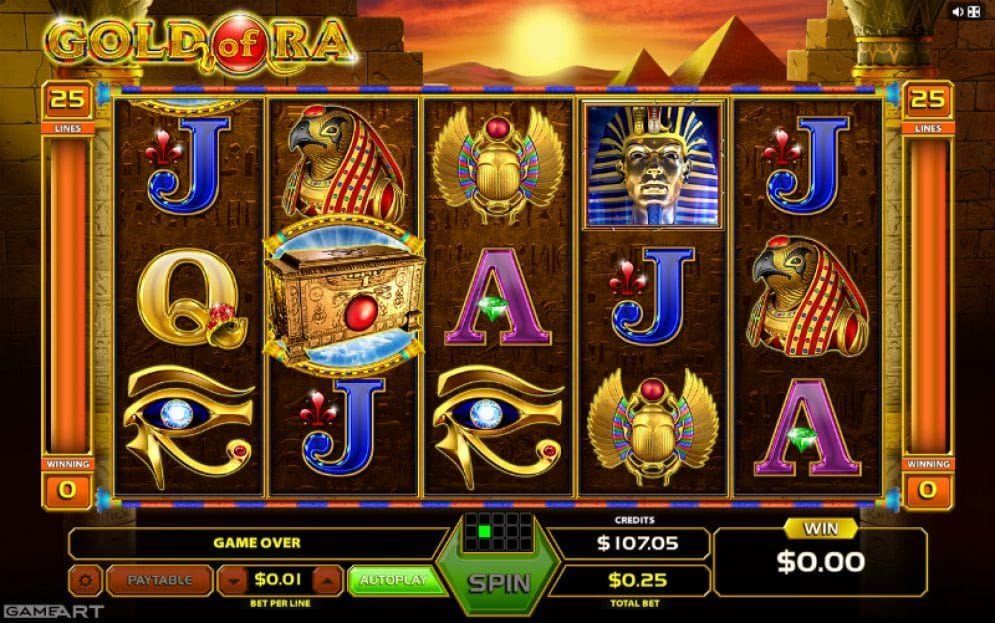Open the Paytable

[159, 579]
